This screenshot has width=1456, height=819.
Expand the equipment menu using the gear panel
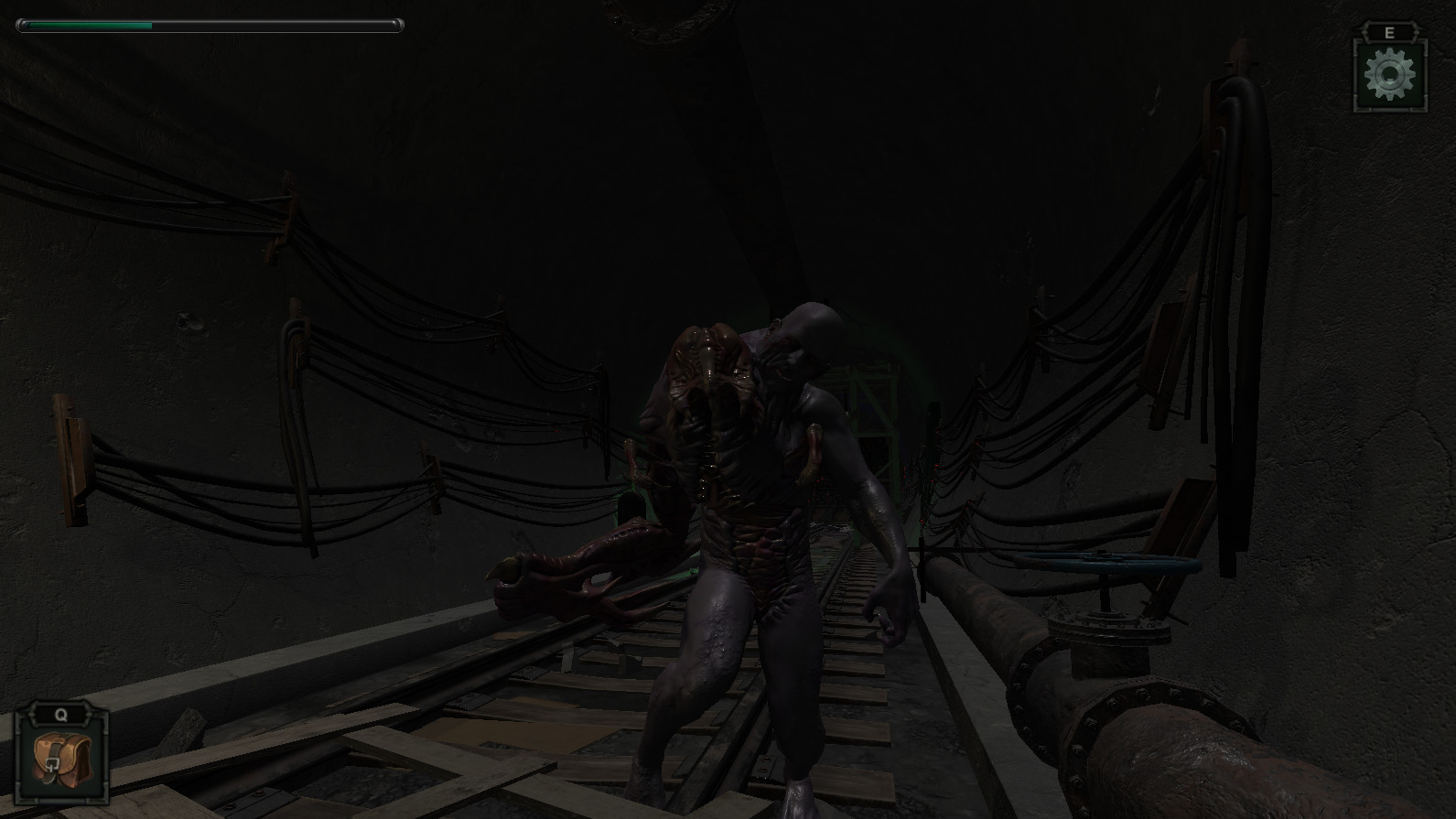[x=1389, y=75]
